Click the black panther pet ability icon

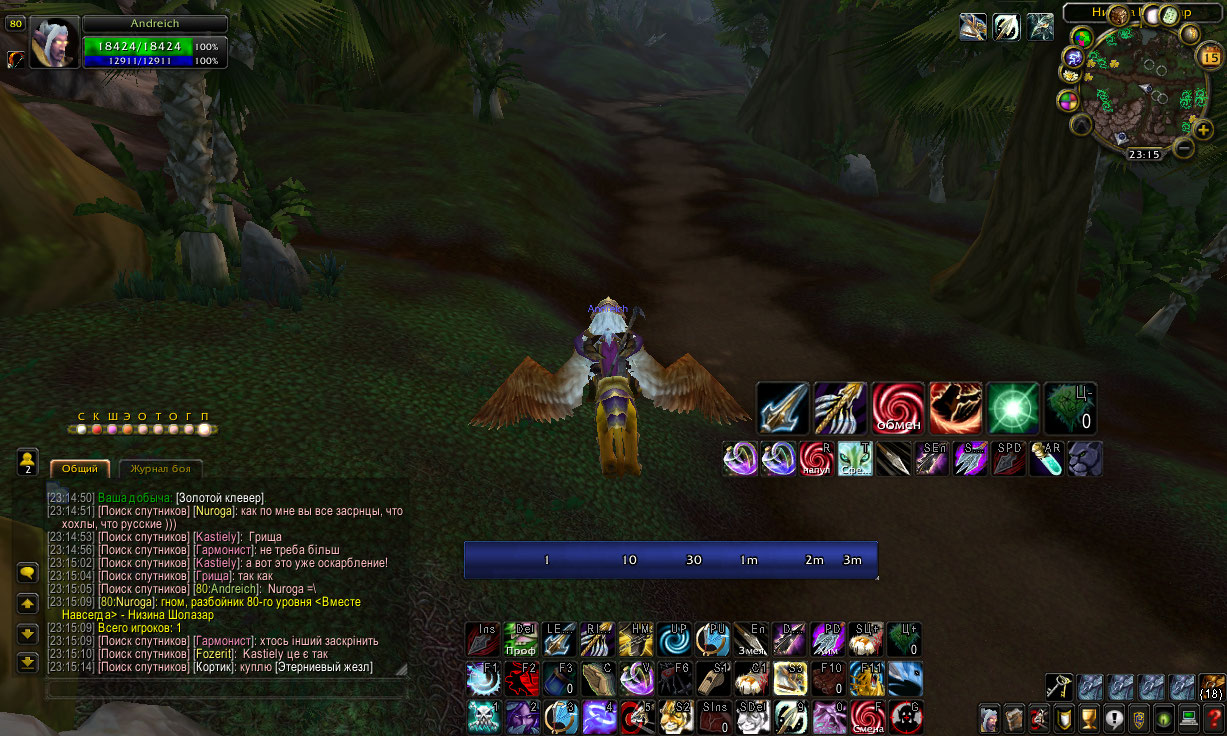coord(1085,458)
